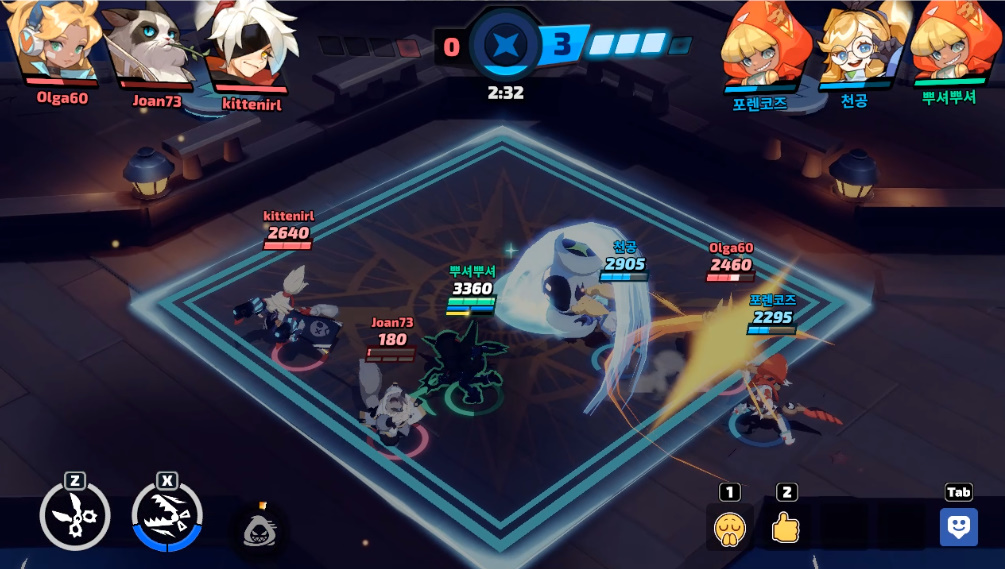Send the praying face emote
The height and width of the screenshot is (569, 1005).
pyautogui.click(x=730, y=527)
